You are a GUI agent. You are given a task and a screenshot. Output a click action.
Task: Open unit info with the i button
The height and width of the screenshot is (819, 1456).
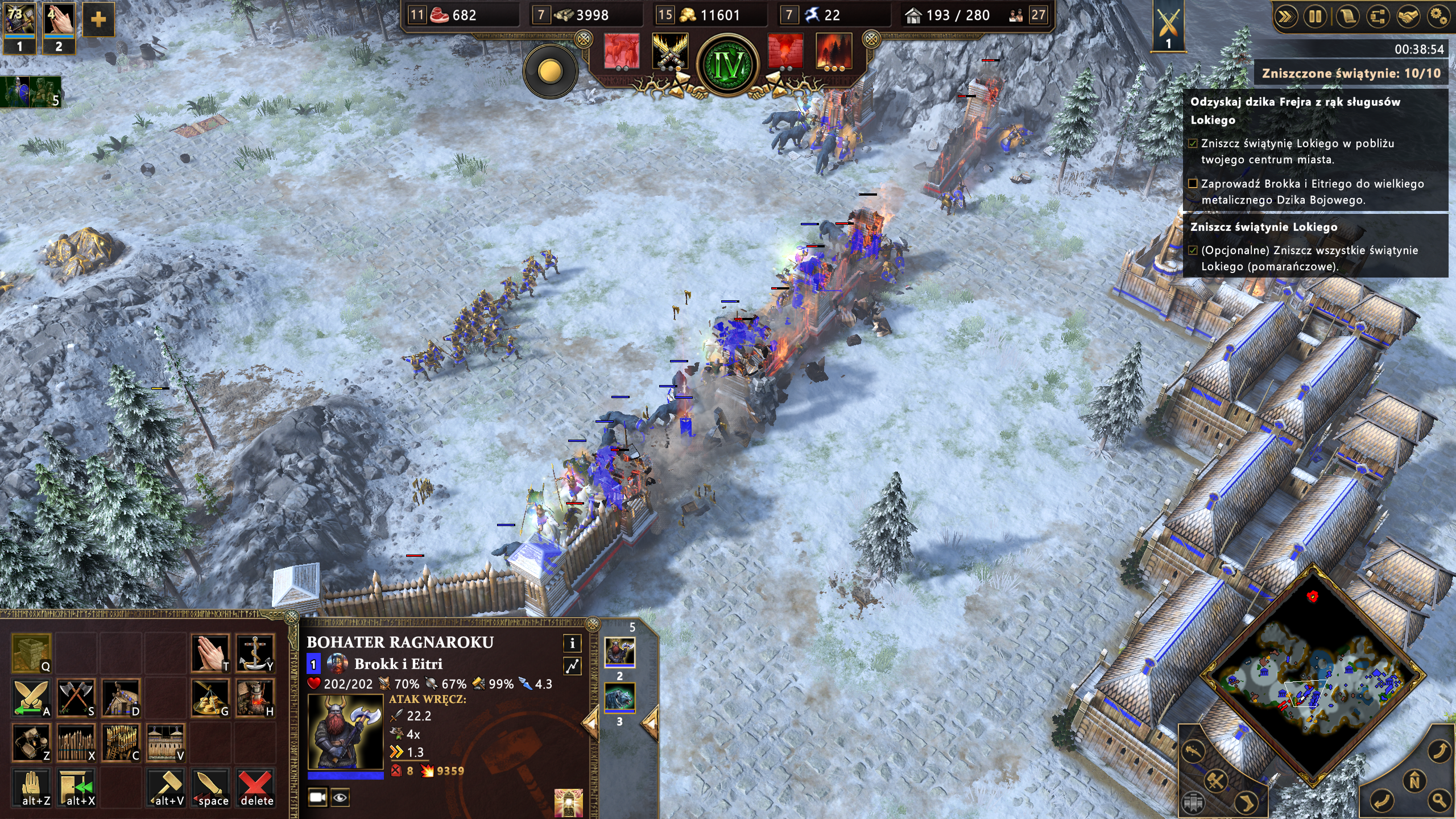(x=572, y=643)
